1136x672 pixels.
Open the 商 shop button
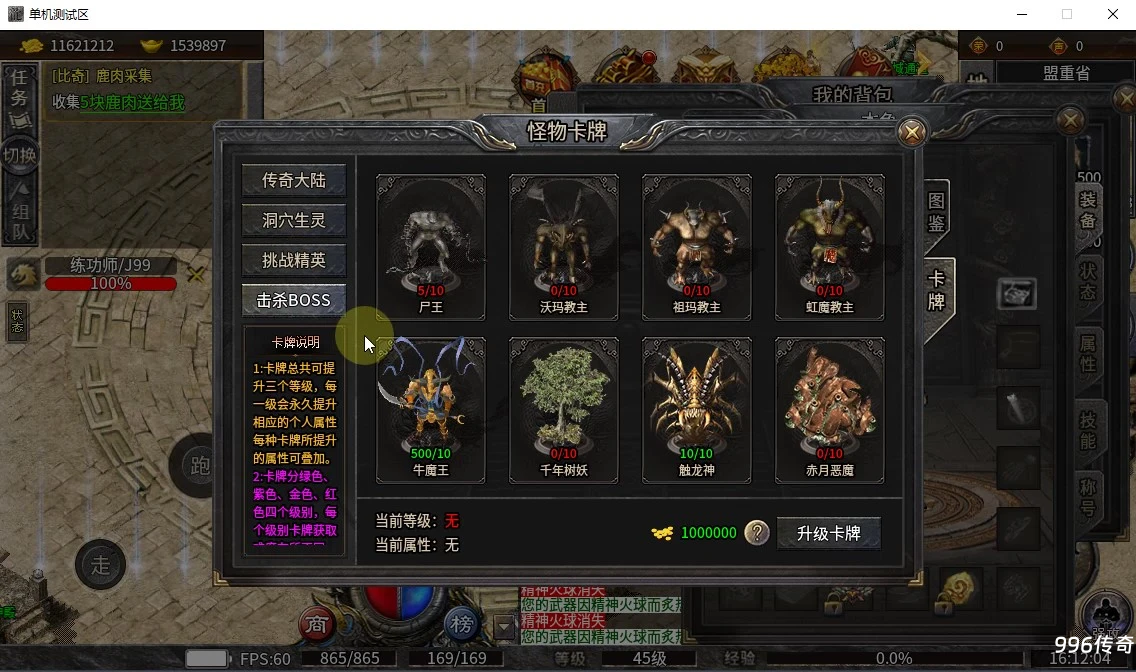pos(316,625)
